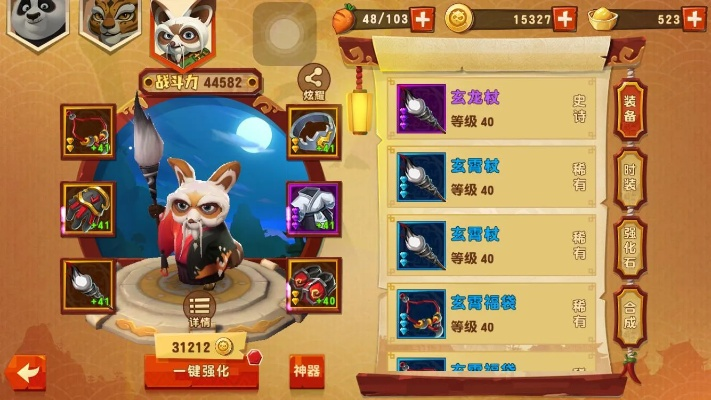Select the Tigress character portrait
This screenshot has height=400, width=711.
click(x=110, y=24)
